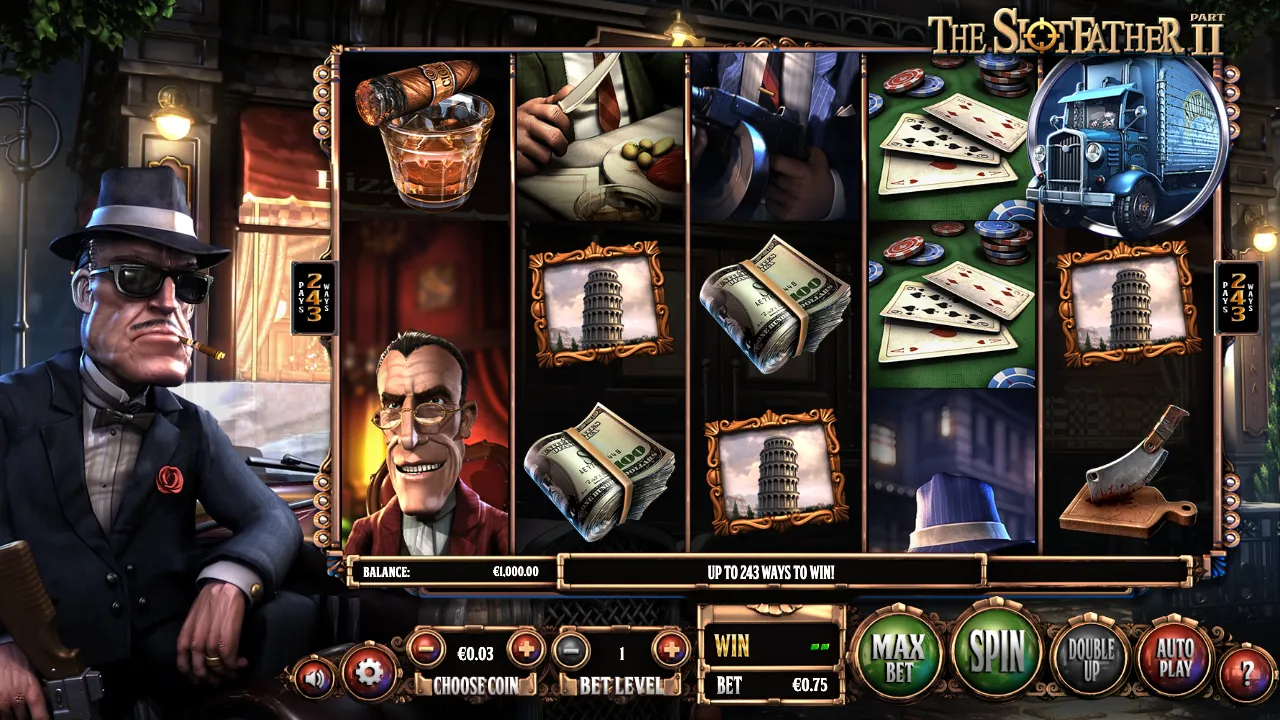
Task: Raise the bet level using its plus icon
Action: tap(668, 650)
